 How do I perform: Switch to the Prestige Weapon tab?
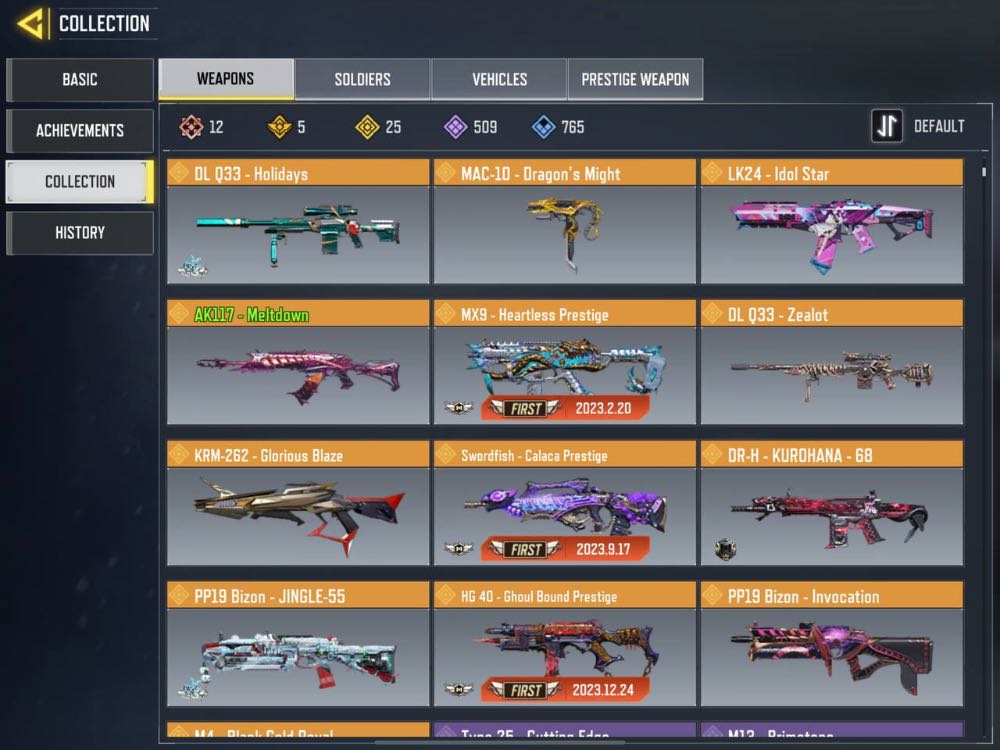coord(635,79)
